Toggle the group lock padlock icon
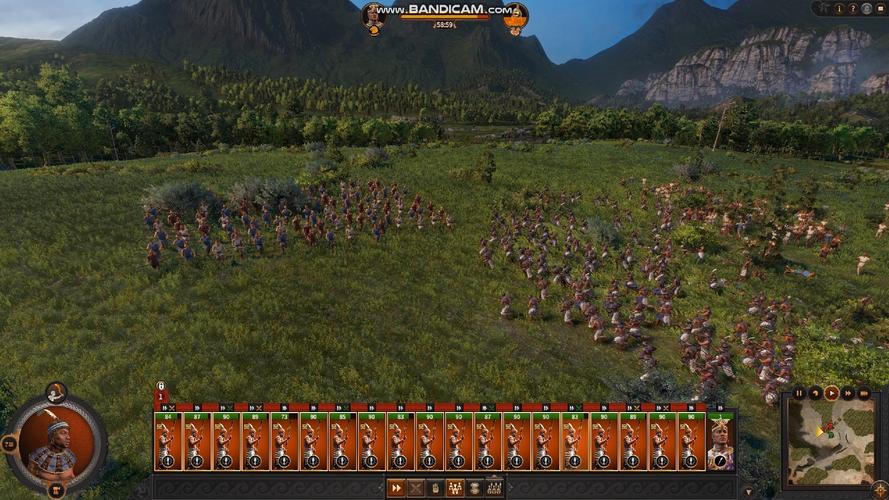 (160, 385)
